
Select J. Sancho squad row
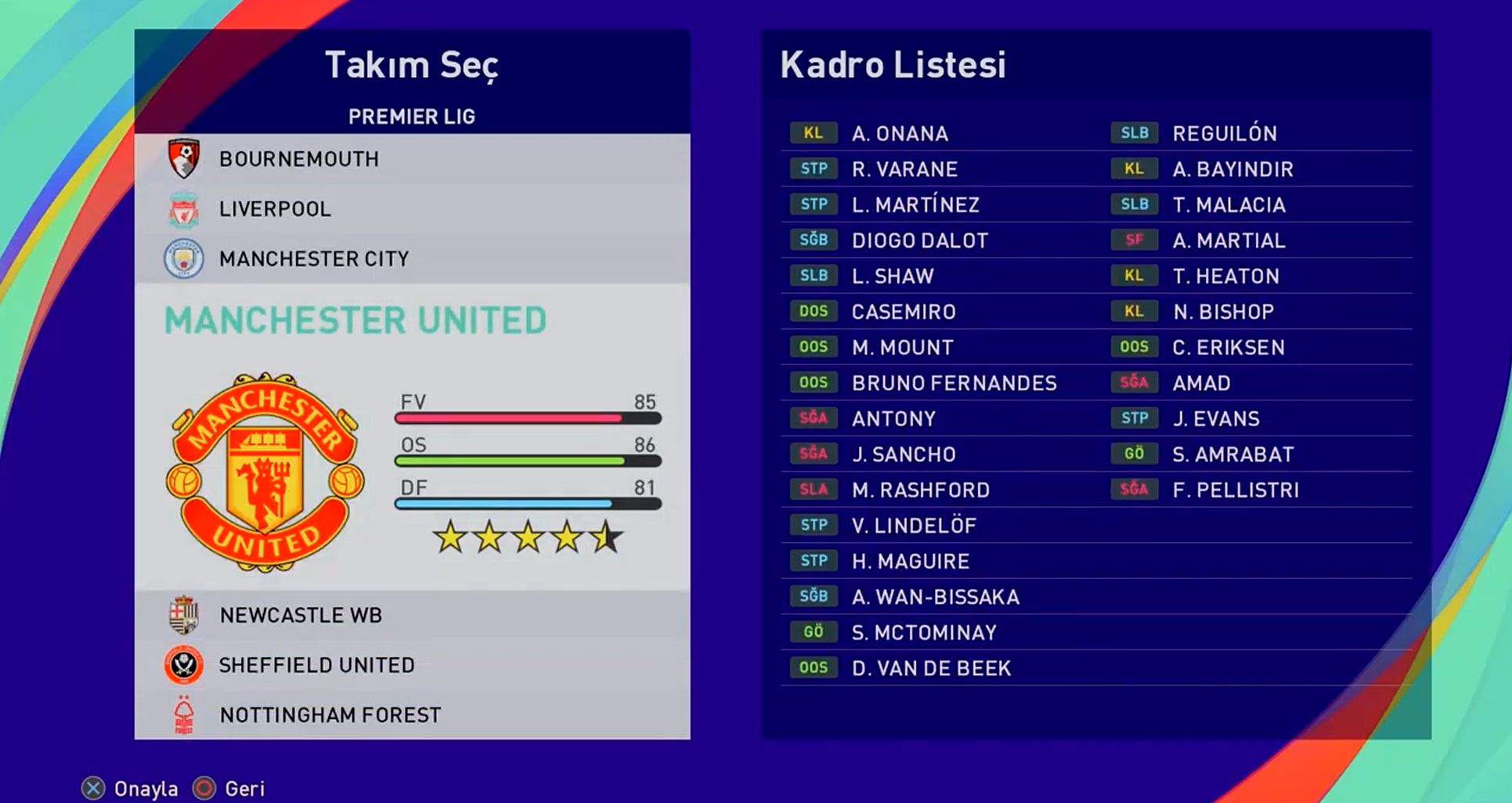pos(904,454)
